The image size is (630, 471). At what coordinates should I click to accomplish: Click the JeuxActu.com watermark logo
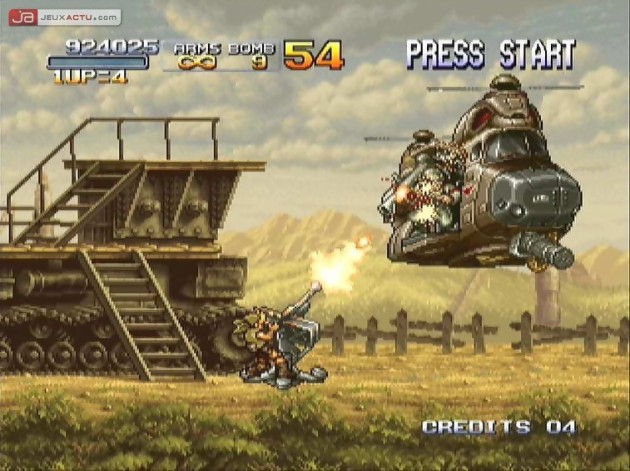64,17
